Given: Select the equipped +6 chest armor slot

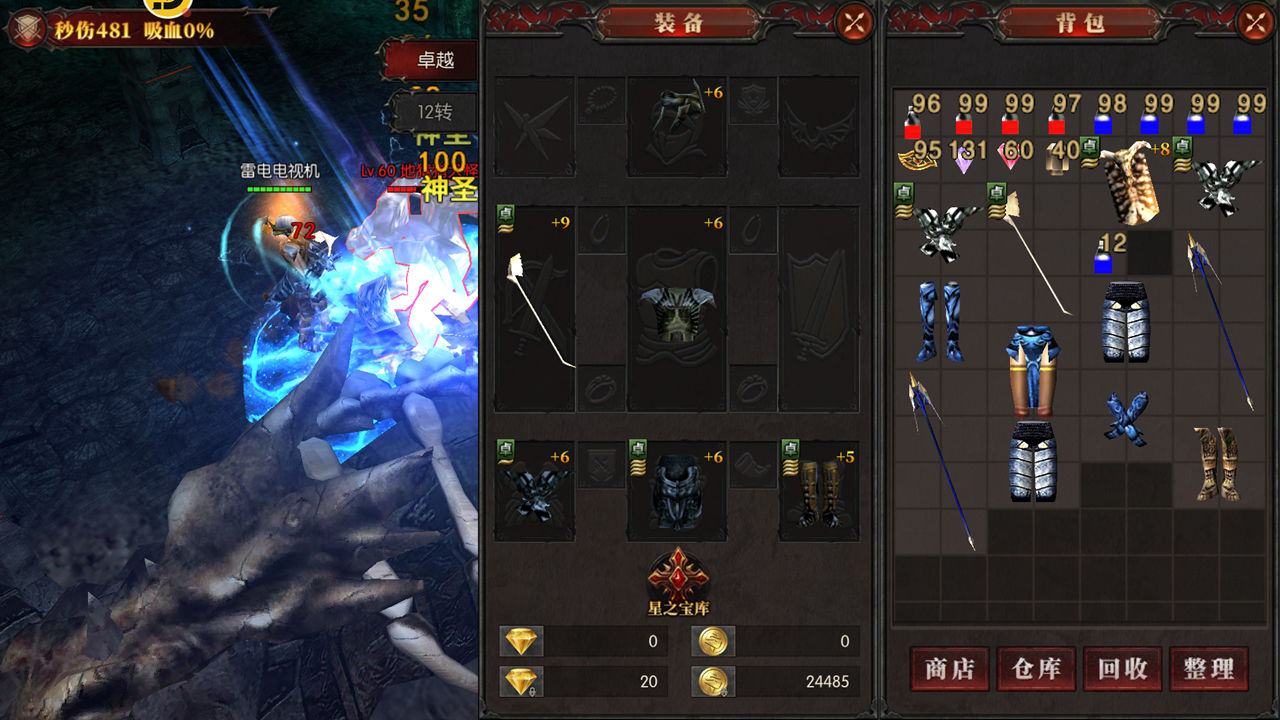Looking at the screenshot, I should (678, 308).
